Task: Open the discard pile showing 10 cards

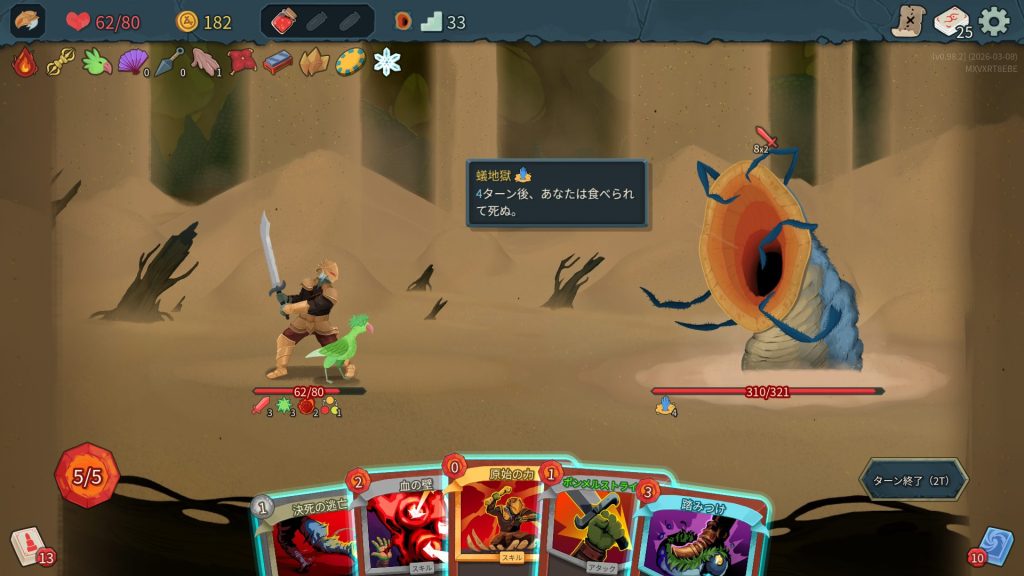Action: (995, 546)
